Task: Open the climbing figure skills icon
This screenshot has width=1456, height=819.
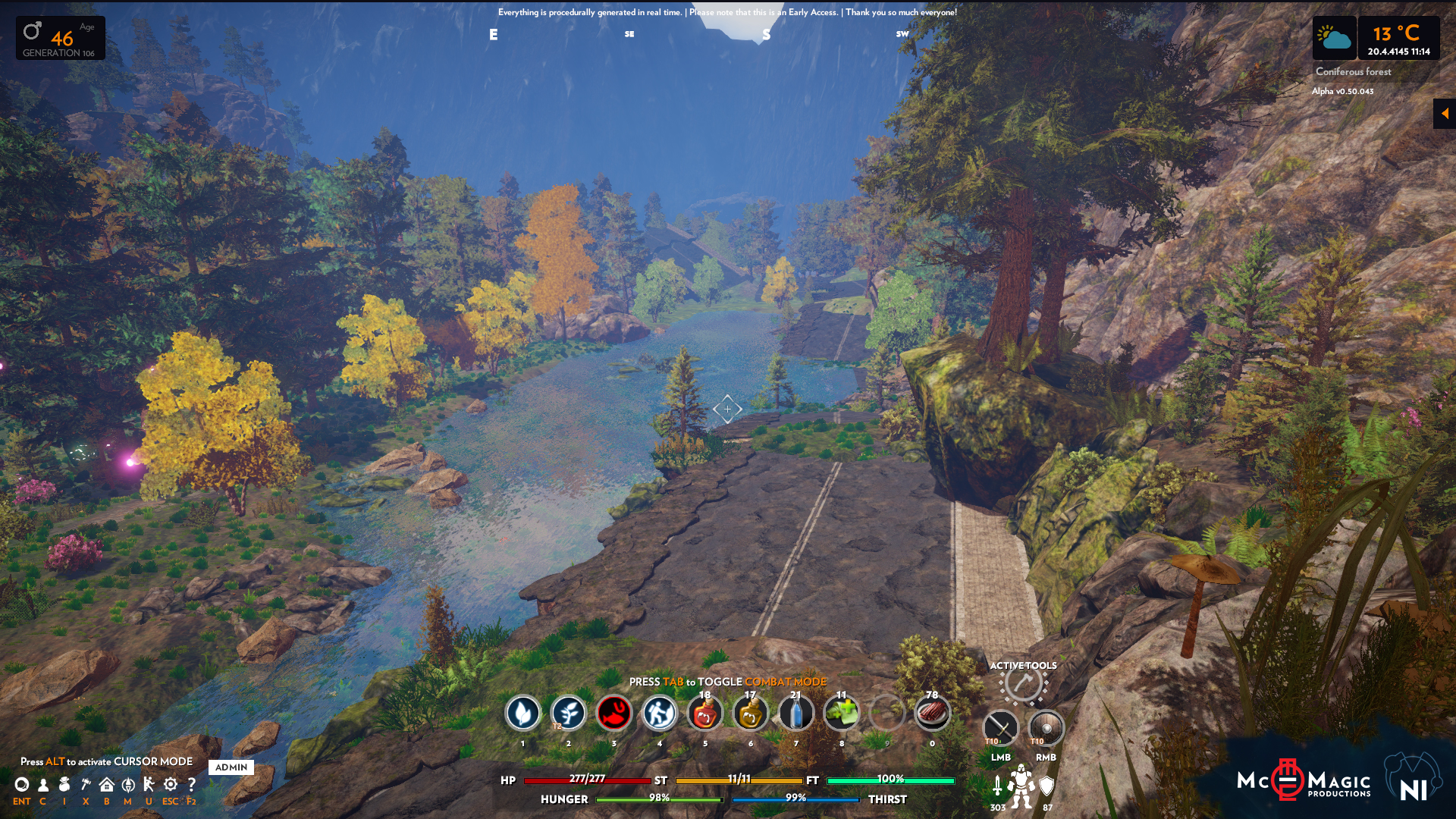Action: [x=149, y=785]
